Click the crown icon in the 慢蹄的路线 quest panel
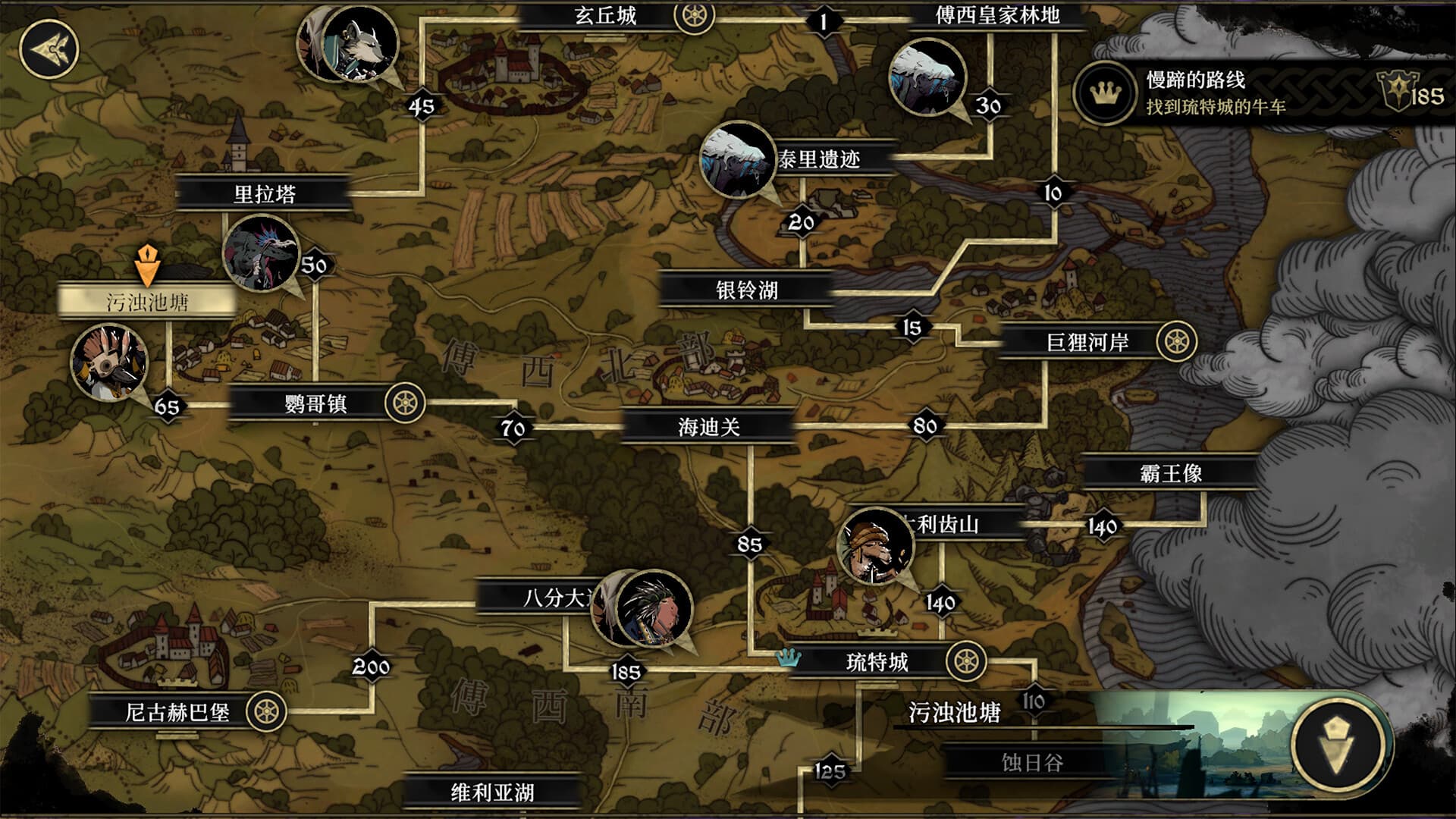This screenshot has width=1456, height=819. point(1103,93)
